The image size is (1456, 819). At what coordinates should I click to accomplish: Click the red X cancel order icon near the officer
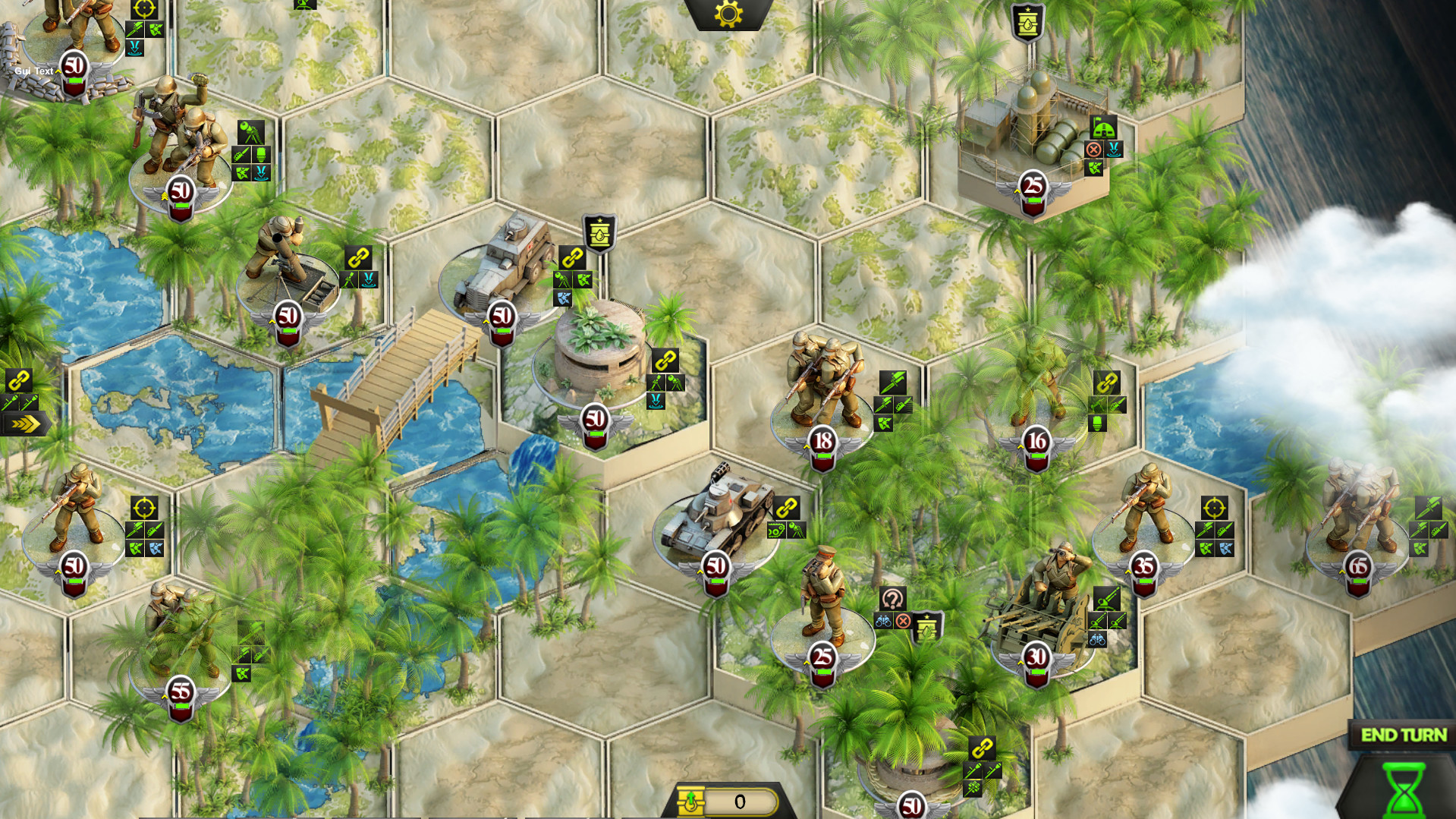pyautogui.click(x=904, y=621)
